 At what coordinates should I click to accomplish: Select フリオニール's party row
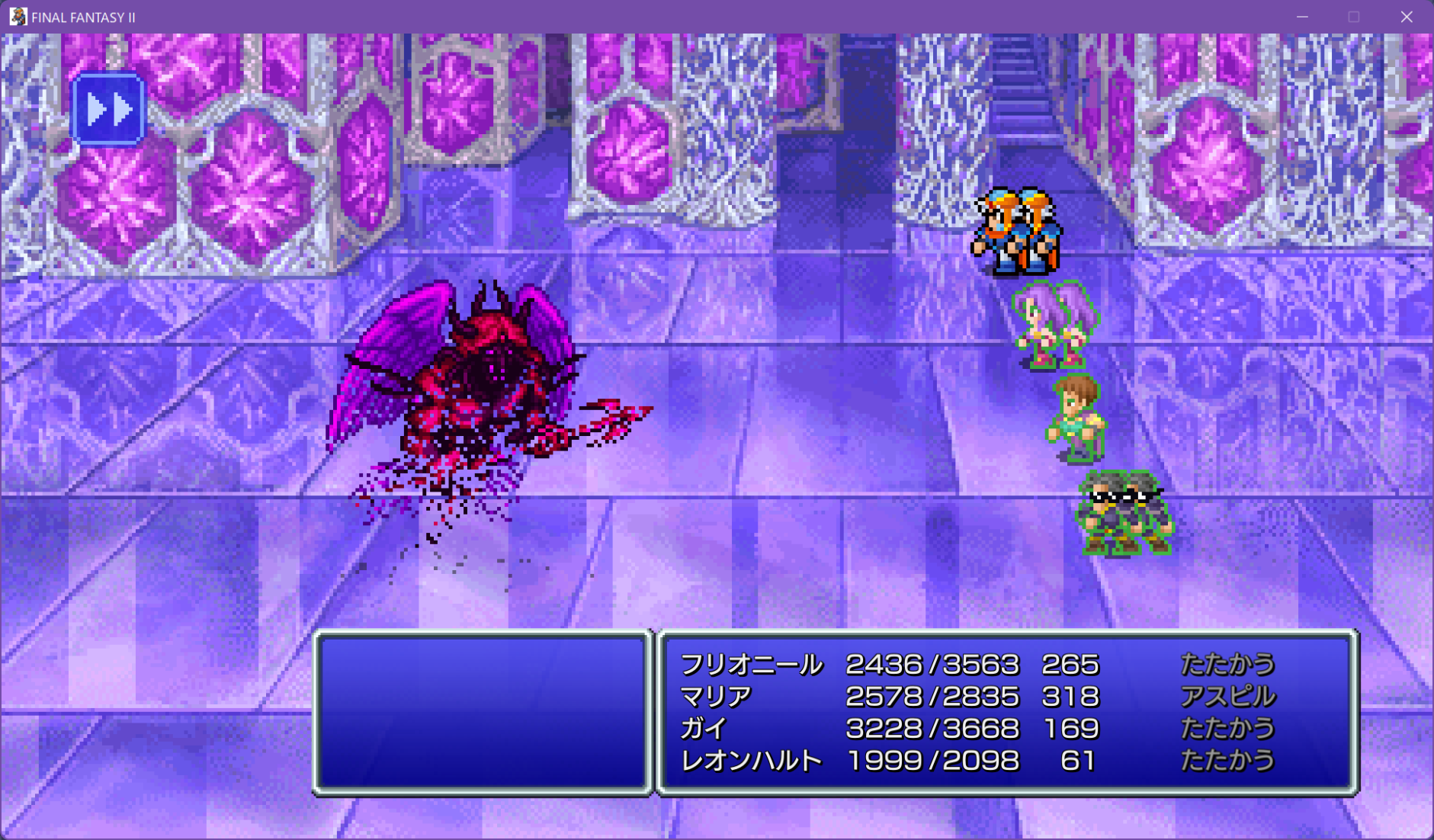[x=751, y=665]
